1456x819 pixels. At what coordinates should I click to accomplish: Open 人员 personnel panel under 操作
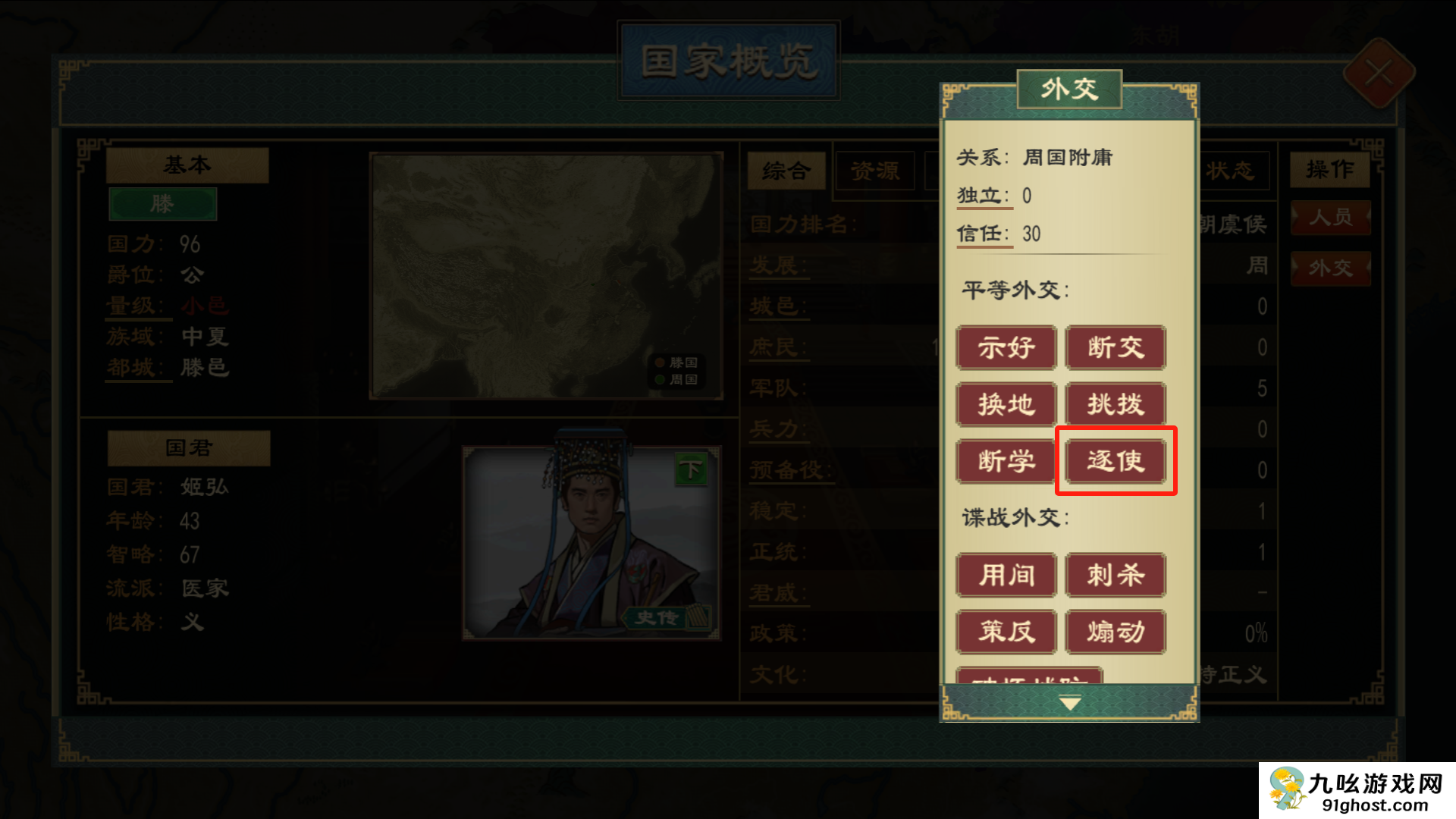pyautogui.click(x=1330, y=218)
